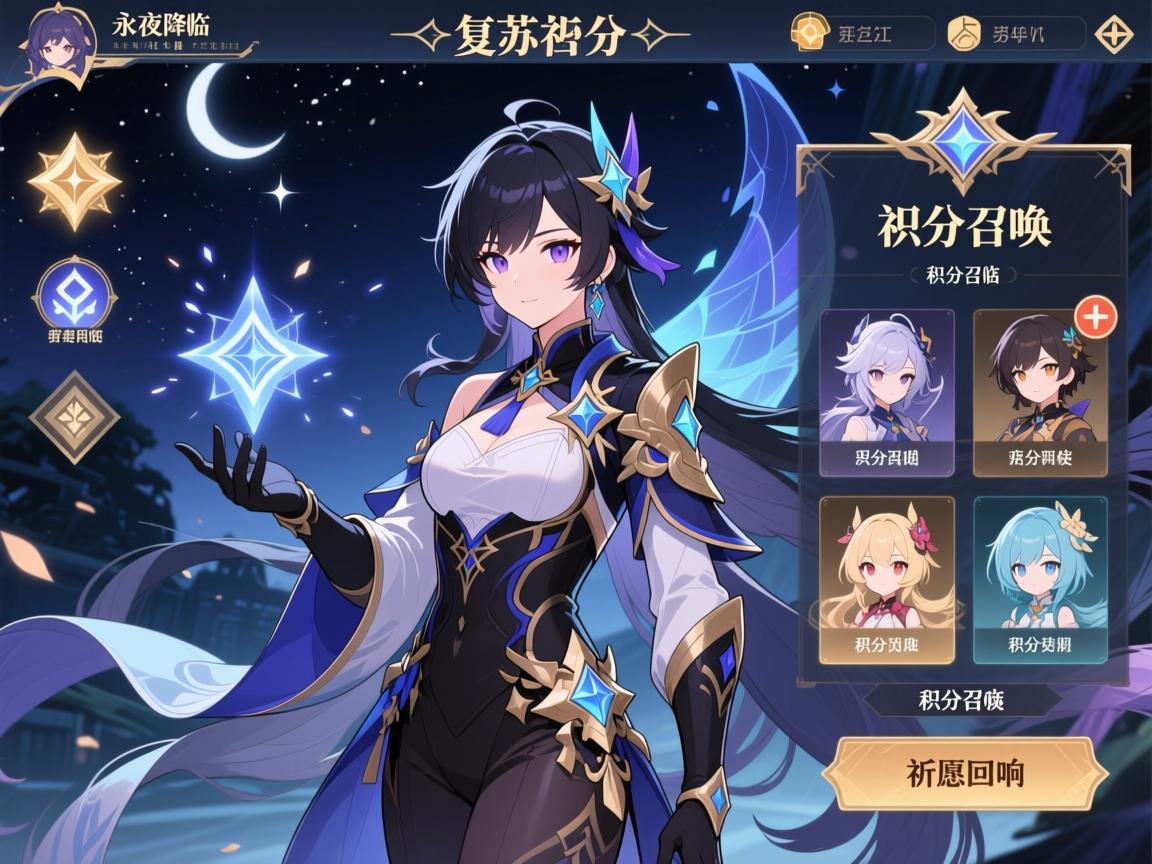This screenshot has width=1152, height=864.
Task: Pick the teal-haired character card
Action: pos(1040,580)
